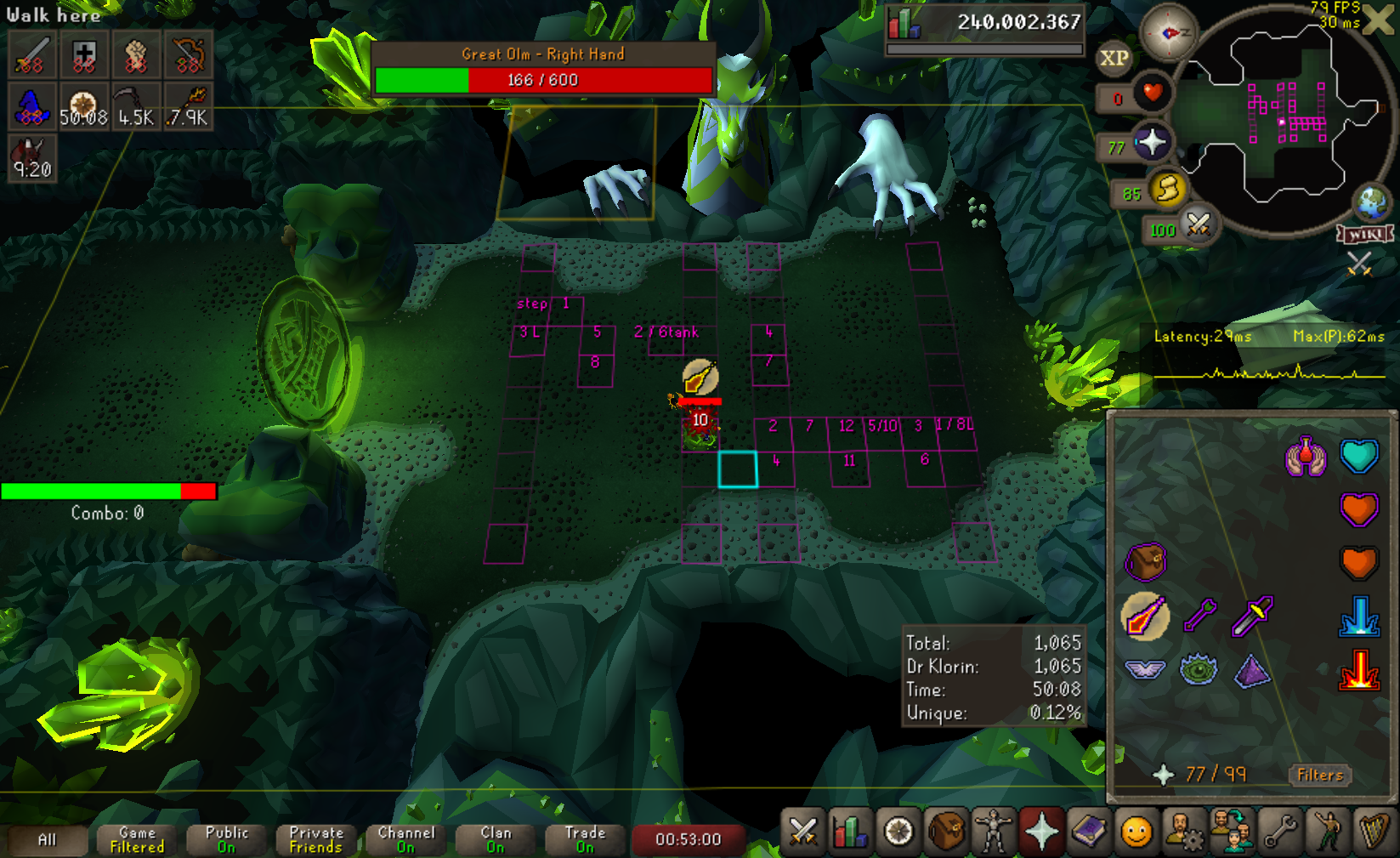Toggle the run energy orb
This screenshot has width=1400, height=858.
point(1168,189)
